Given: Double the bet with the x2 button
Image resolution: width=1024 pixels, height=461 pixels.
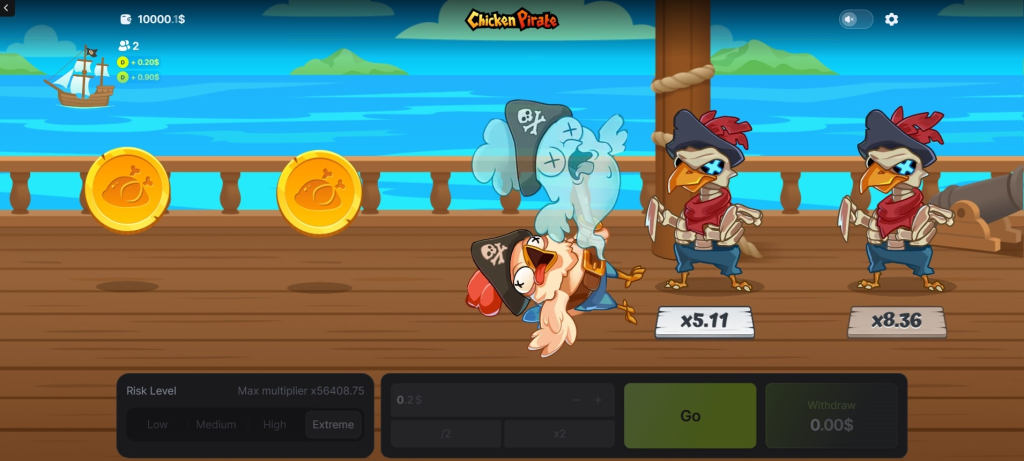Looking at the screenshot, I should pyautogui.click(x=559, y=434).
